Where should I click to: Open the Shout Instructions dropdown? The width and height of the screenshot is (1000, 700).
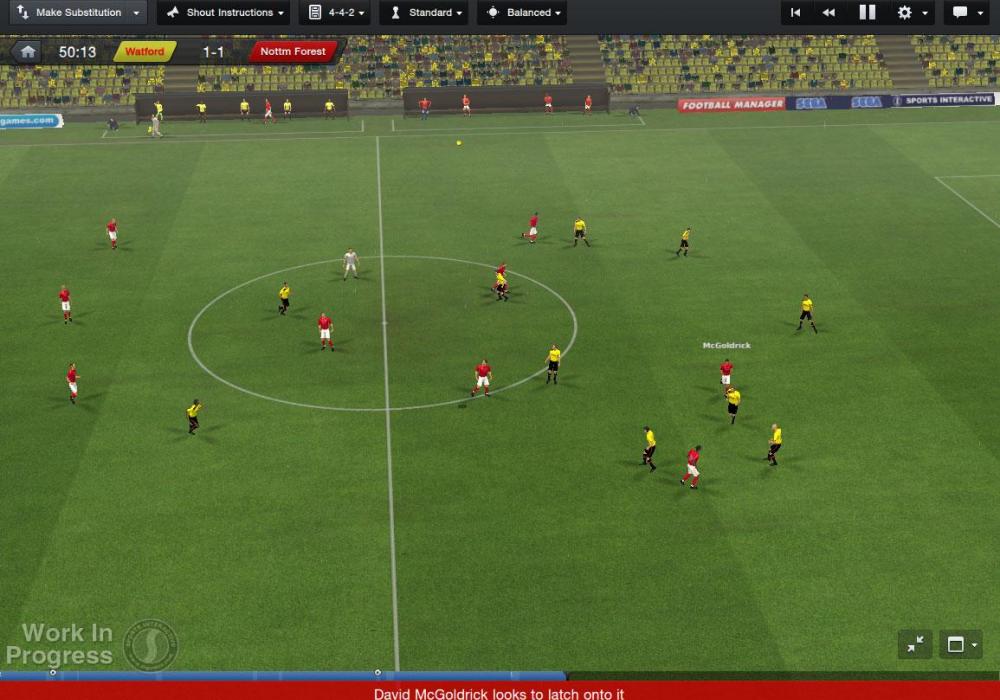pos(224,13)
